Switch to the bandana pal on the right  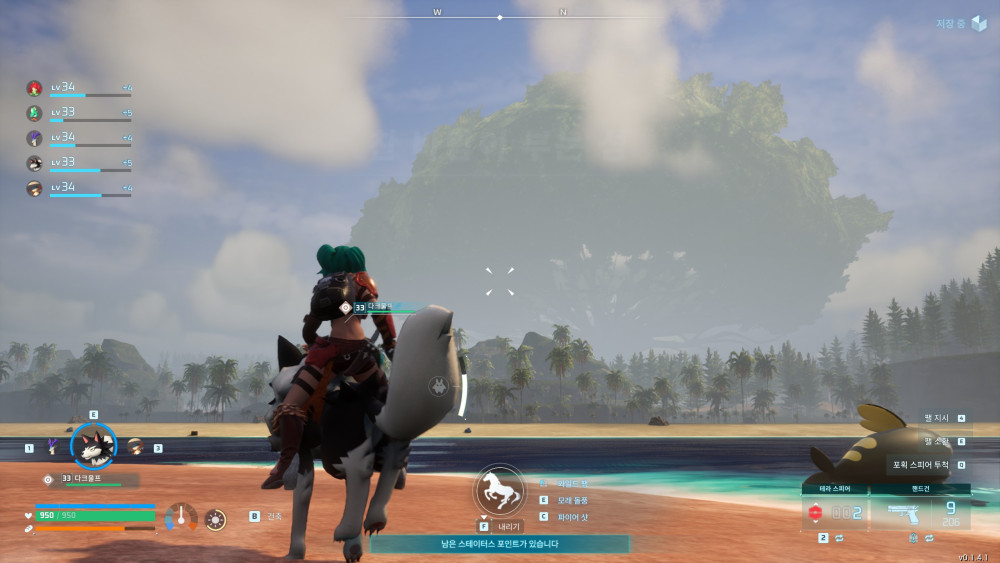click(135, 446)
